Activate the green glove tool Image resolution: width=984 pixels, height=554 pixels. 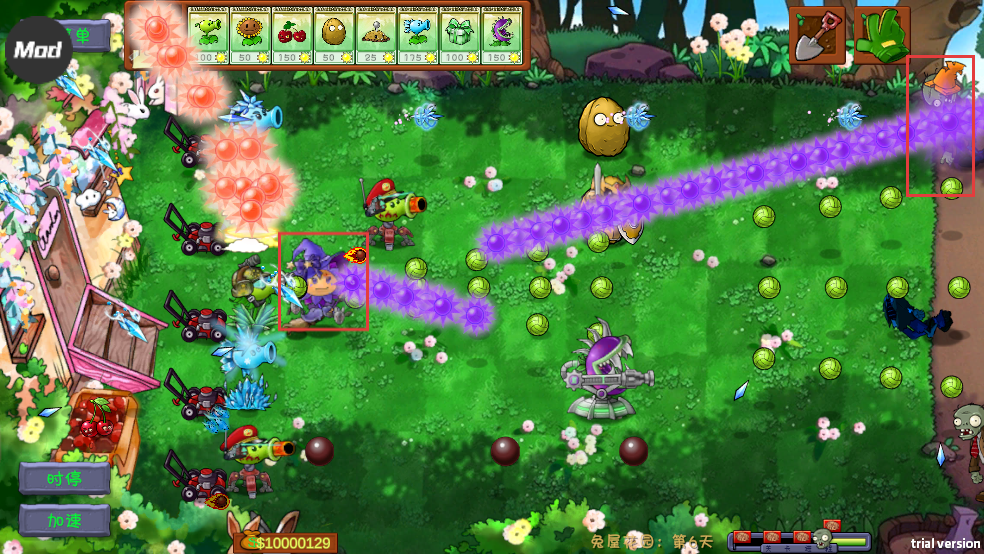[x=880, y=36]
